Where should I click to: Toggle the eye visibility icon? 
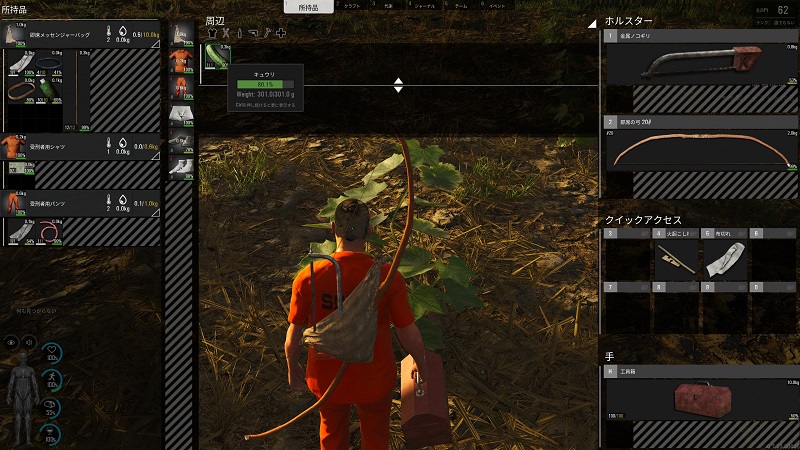coord(13,342)
